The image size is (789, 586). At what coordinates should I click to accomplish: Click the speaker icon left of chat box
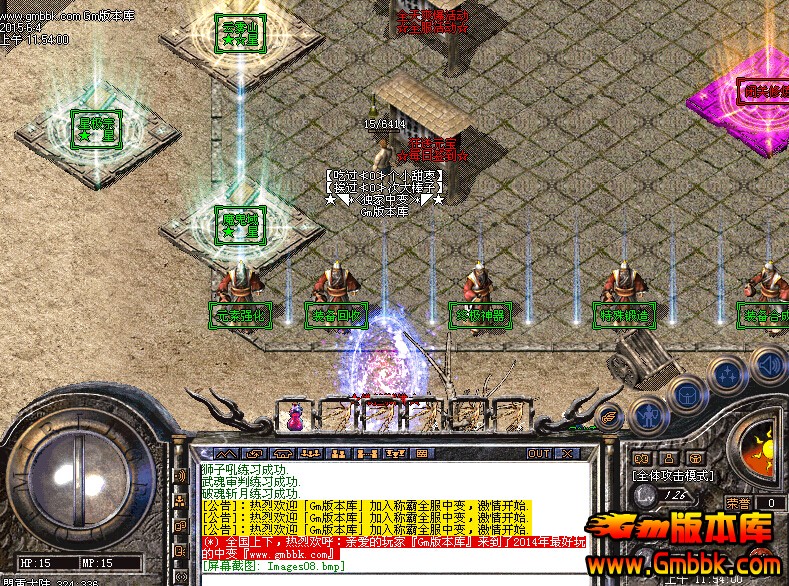[x=181, y=475]
